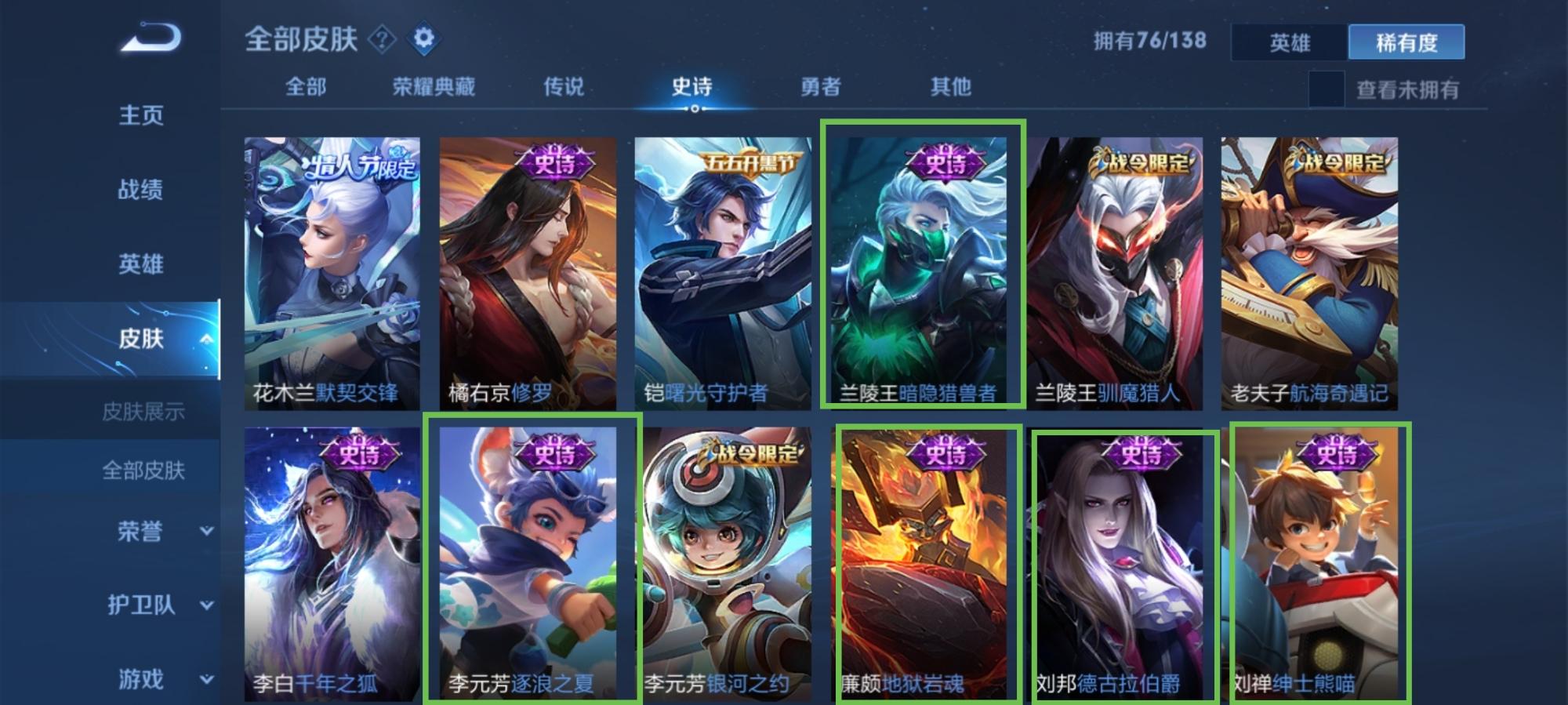
Task: Open the 英雄 sidebar menu entry
Action: click(x=141, y=263)
